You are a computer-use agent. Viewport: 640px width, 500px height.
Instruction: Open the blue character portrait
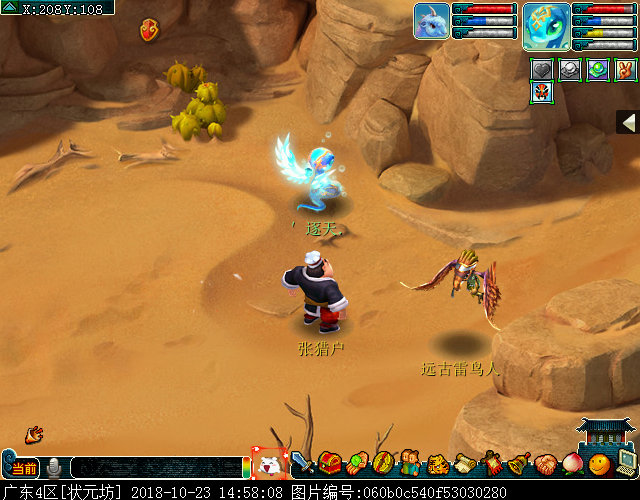tap(546, 24)
